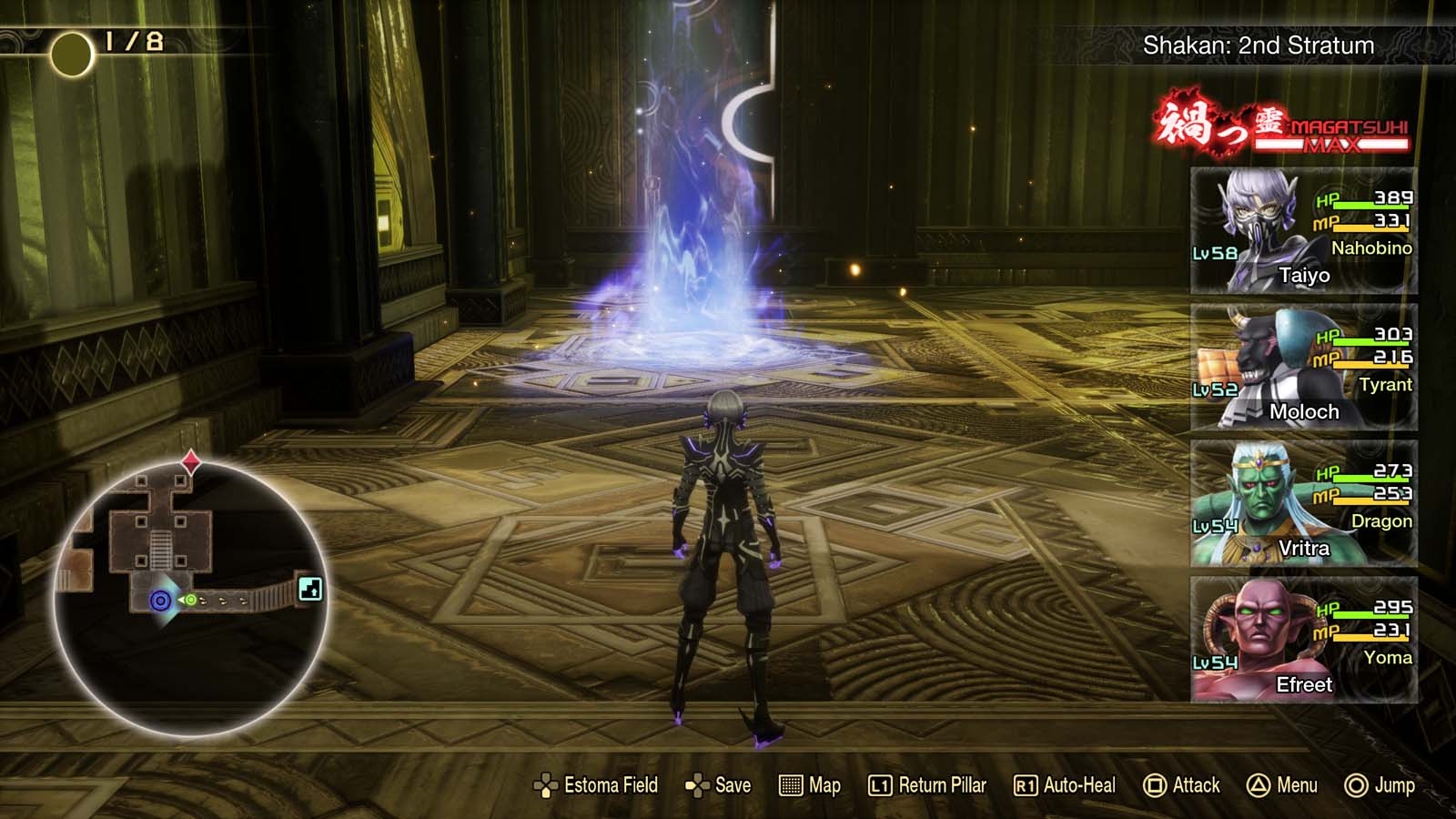Click the Save d-pad icon
The height and width of the screenshot is (819, 1456).
click(x=696, y=784)
